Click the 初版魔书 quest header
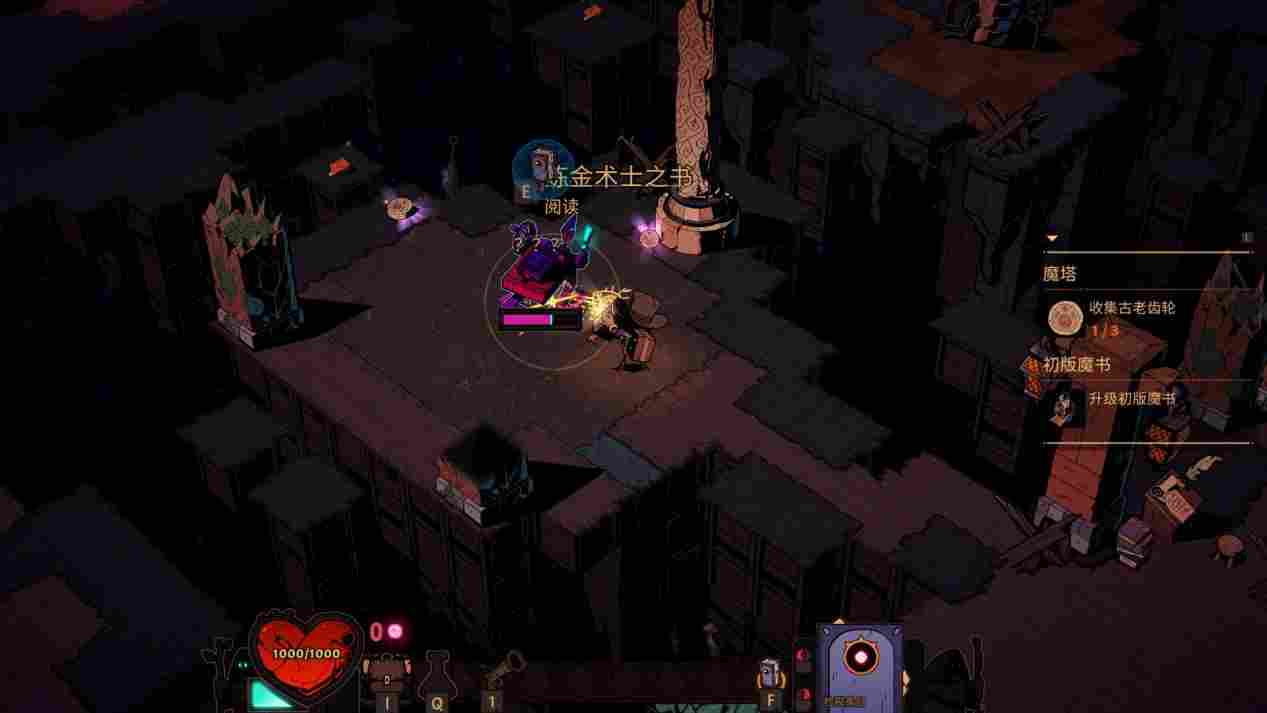Screen dimensions: 1267x713 pyautogui.click(x=1076, y=365)
